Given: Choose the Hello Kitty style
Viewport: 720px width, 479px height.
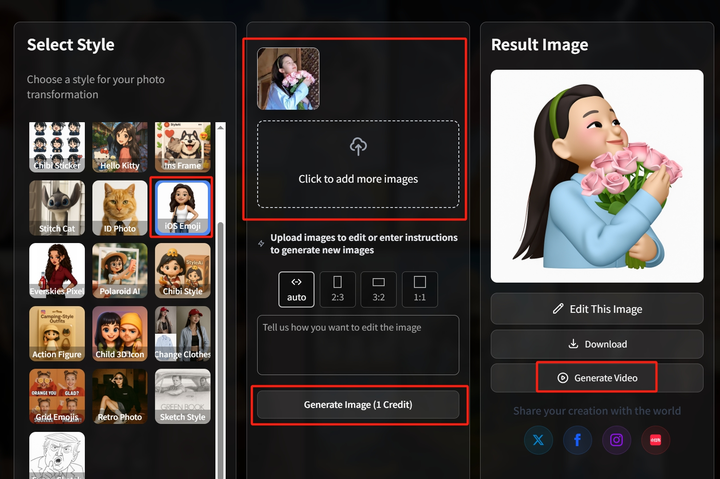Looking at the screenshot, I should [x=119, y=146].
